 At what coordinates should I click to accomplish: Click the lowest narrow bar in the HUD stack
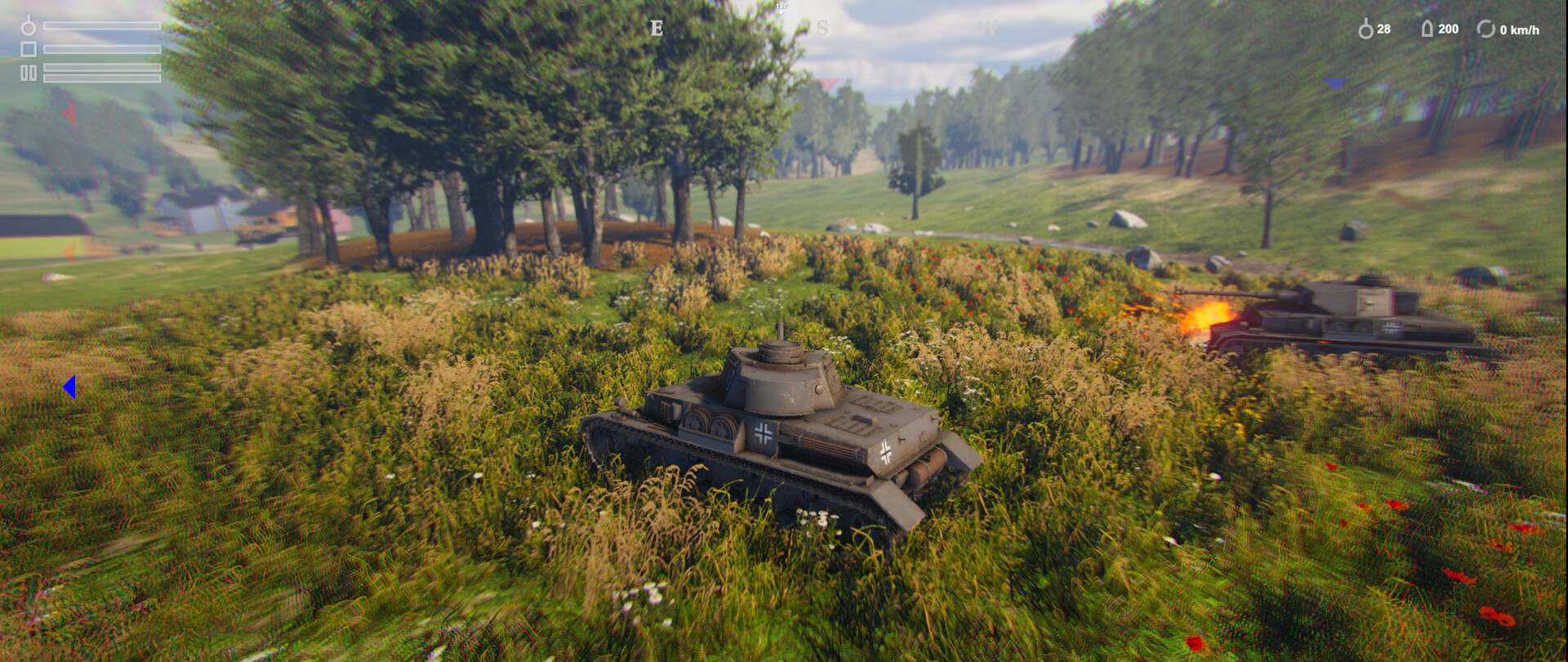(x=102, y=80)
